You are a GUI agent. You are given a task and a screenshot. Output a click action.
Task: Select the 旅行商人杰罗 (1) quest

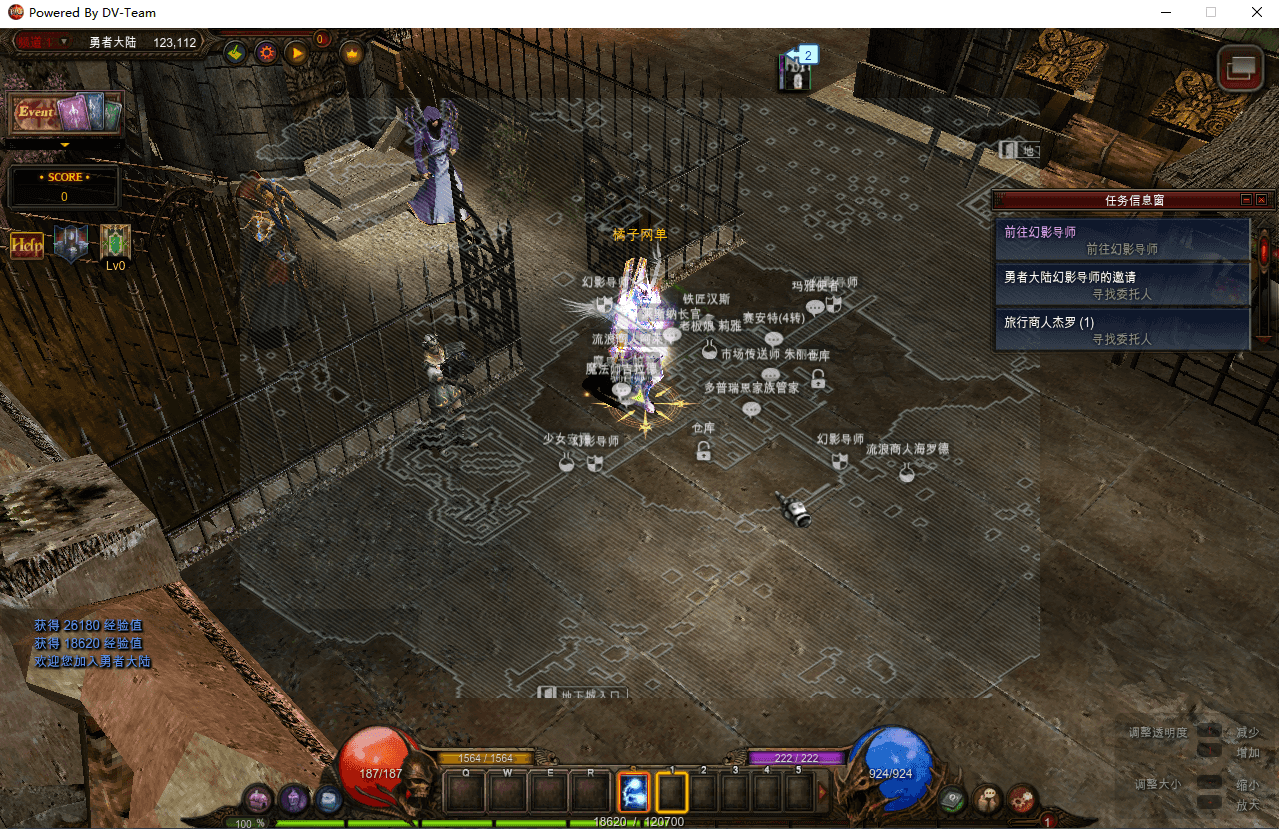[1121, 330]
